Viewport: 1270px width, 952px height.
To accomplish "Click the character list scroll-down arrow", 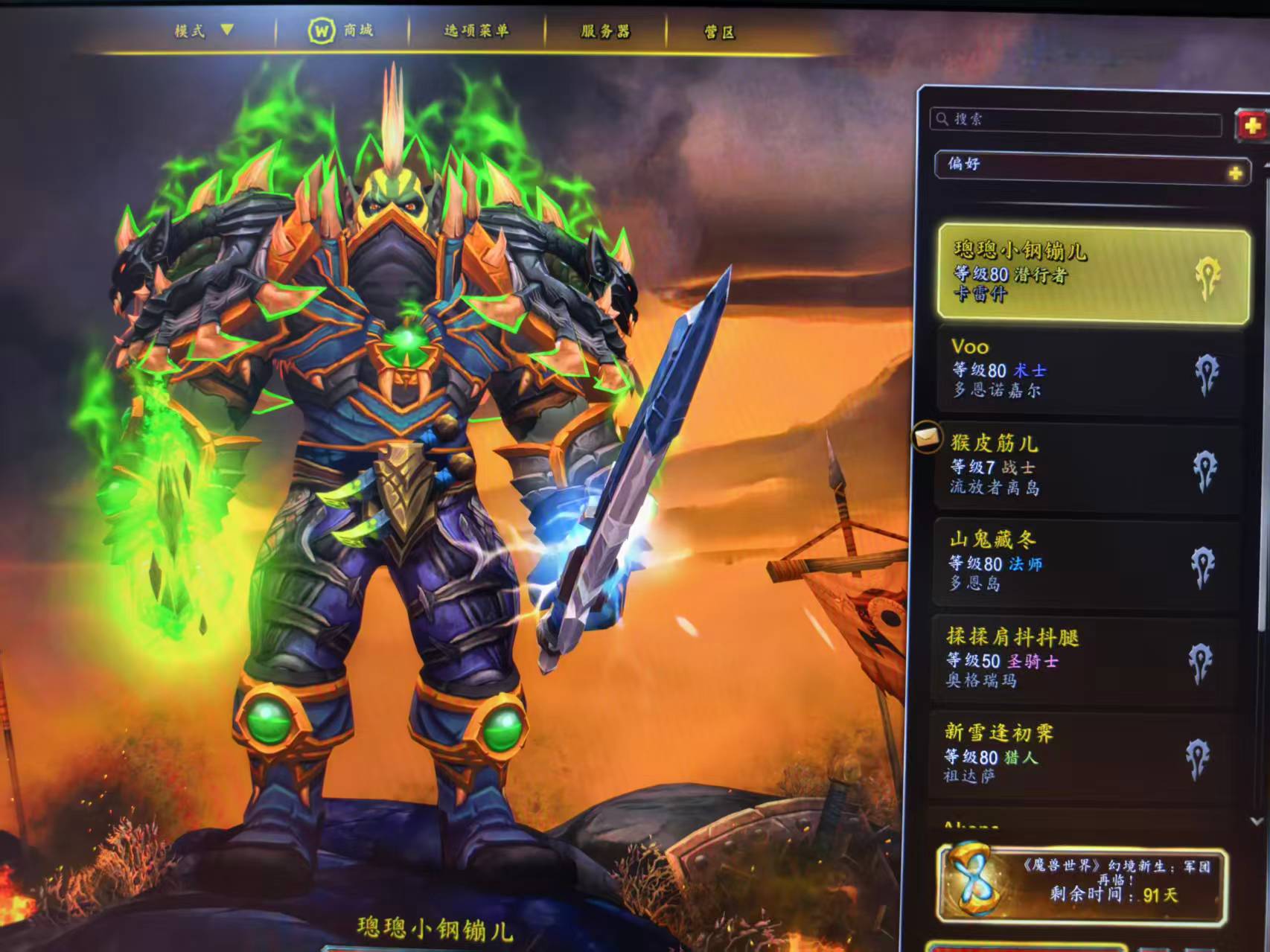I will (x=1257, y=821).
